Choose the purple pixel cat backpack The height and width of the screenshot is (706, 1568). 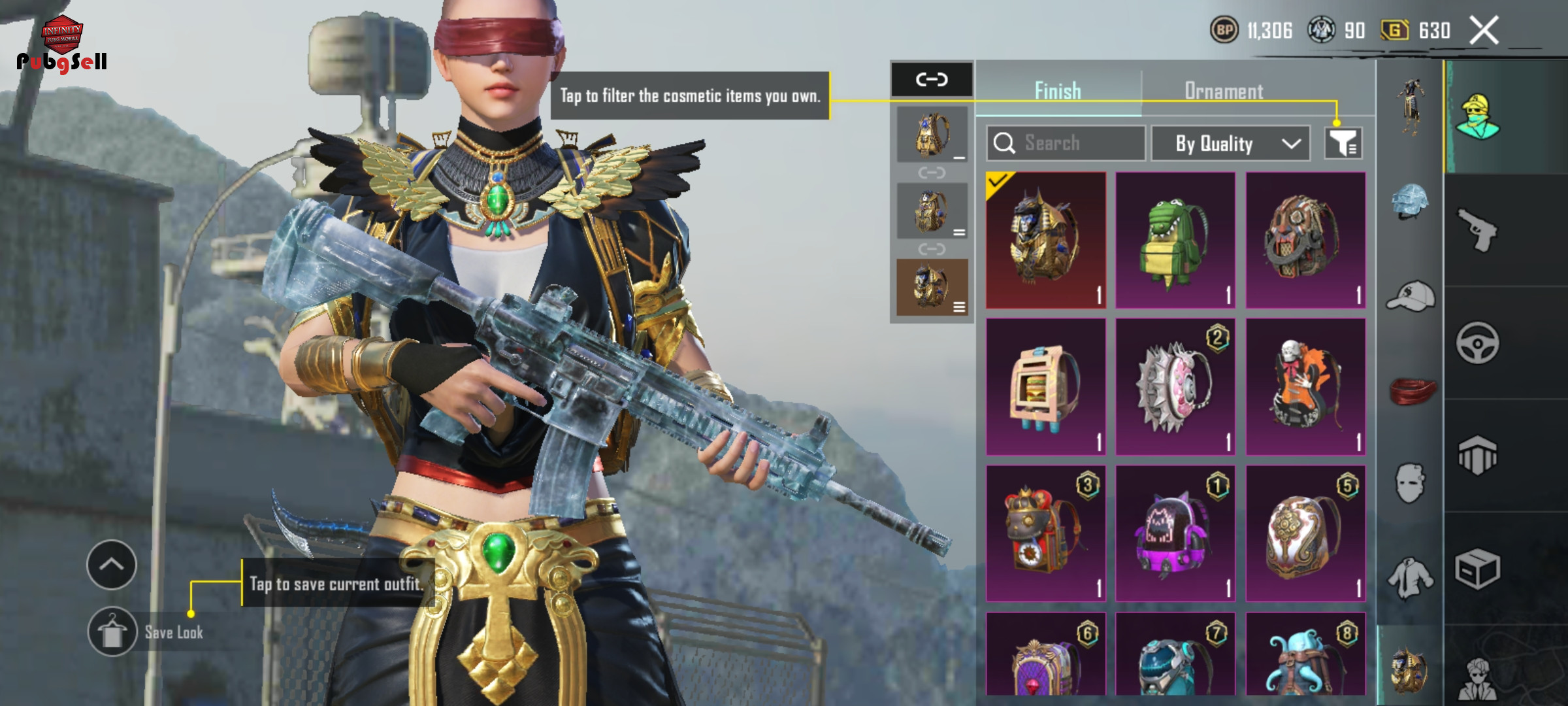point(1175,533)
